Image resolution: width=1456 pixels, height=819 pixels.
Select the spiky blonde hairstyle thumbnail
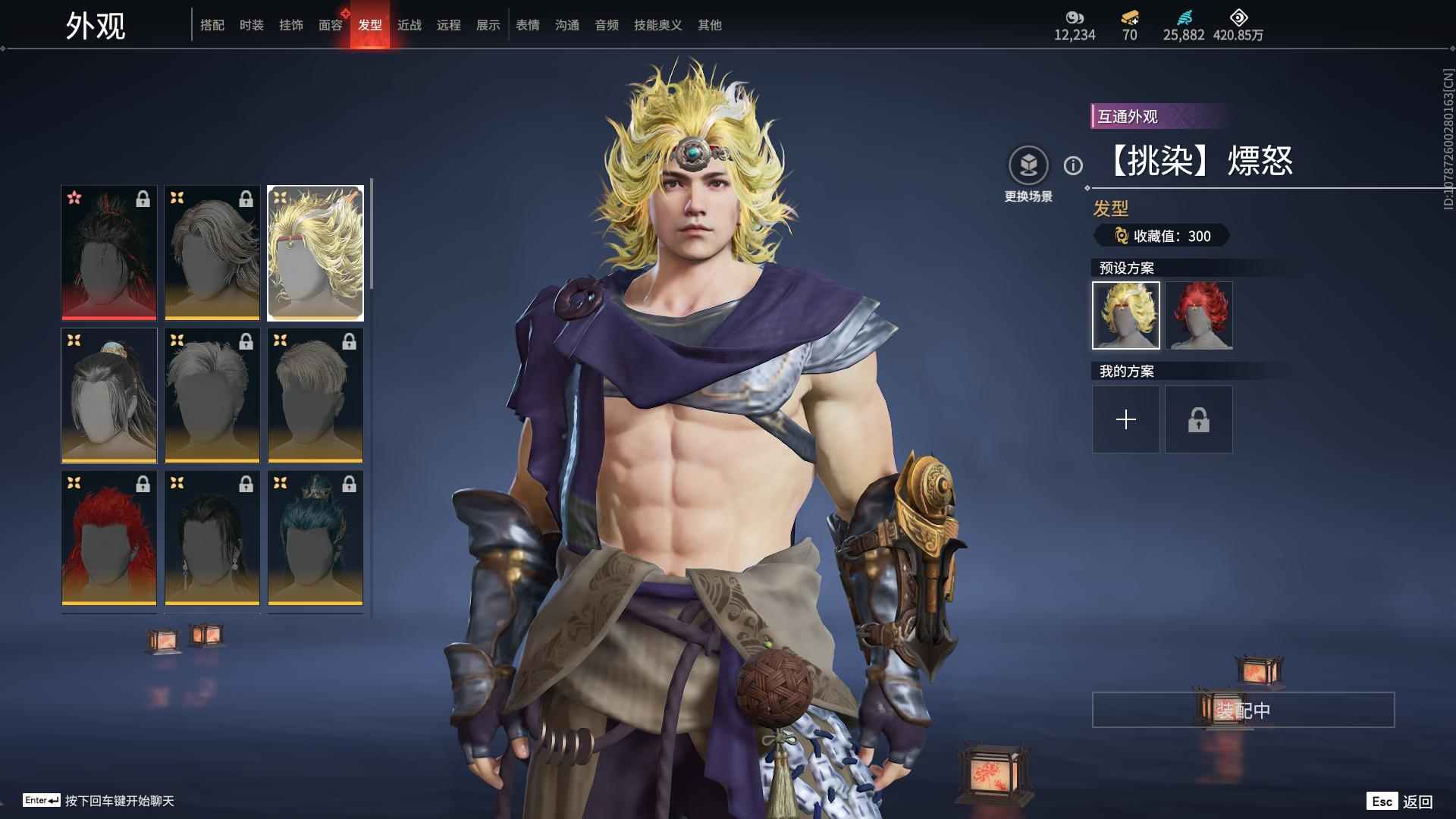click(x=315, y=253)
